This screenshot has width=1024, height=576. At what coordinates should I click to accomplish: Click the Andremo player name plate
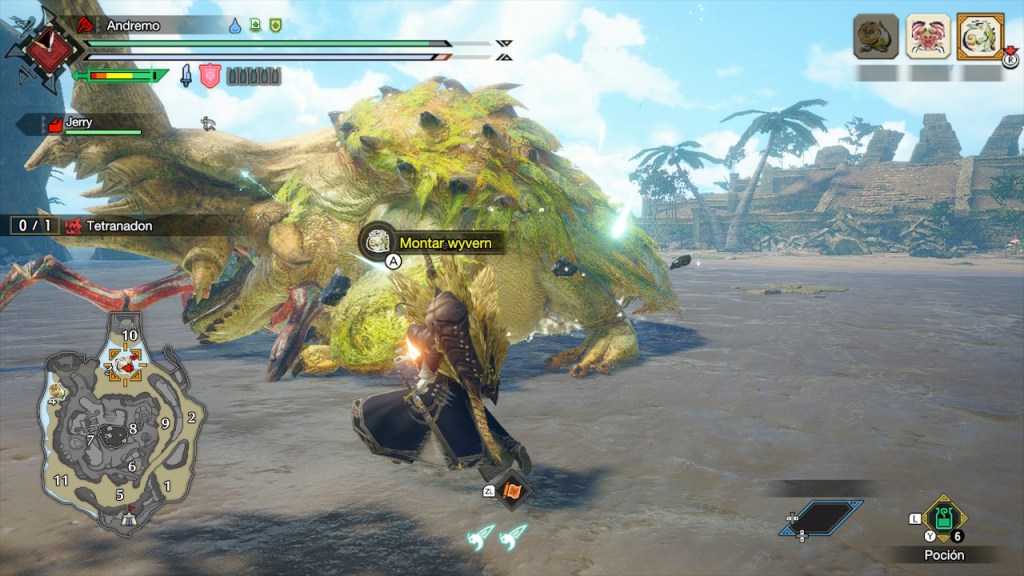pos(150,25)
